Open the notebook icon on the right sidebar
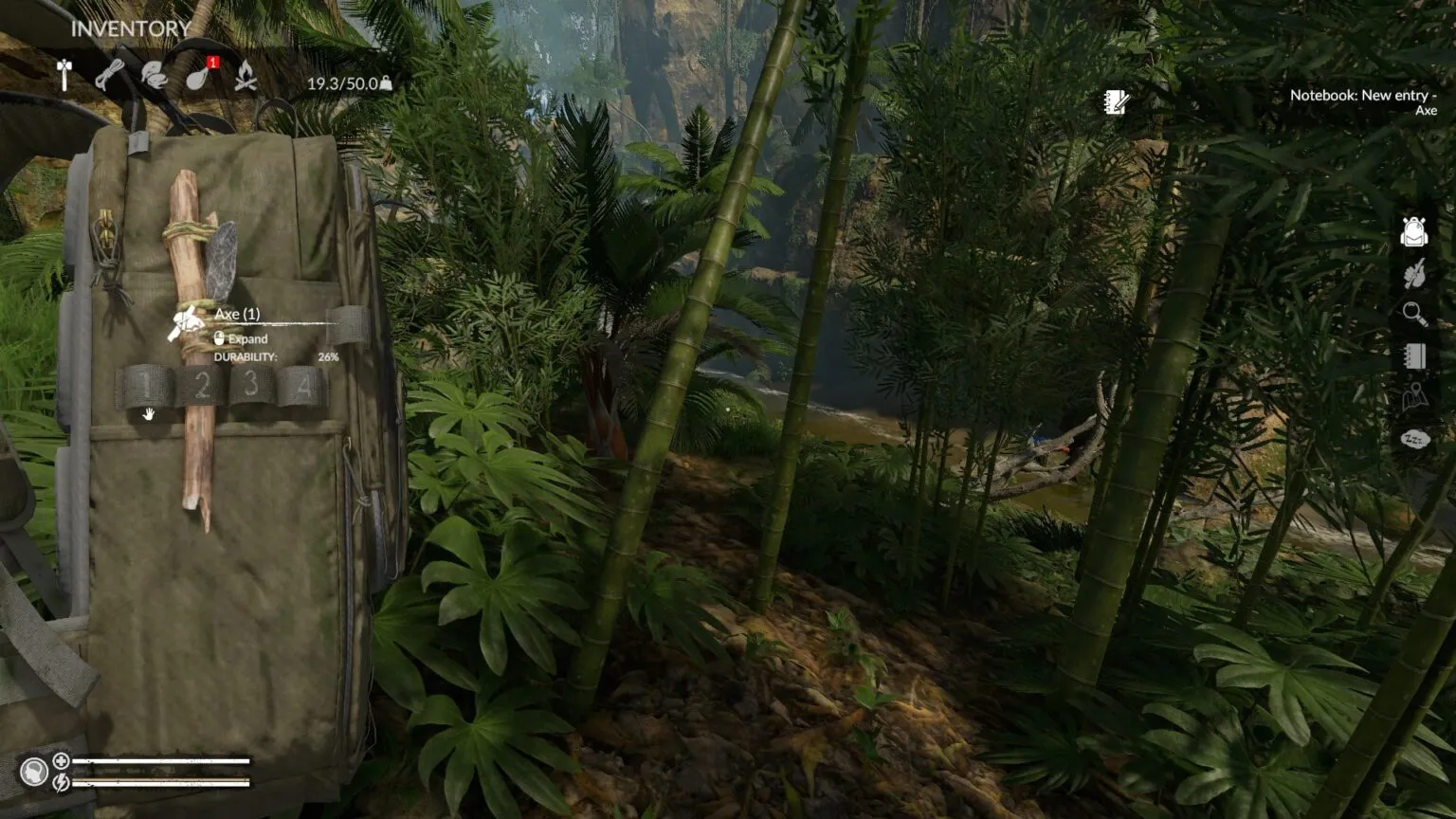Screen dimensions: 1456x819 click(1415, 355)
